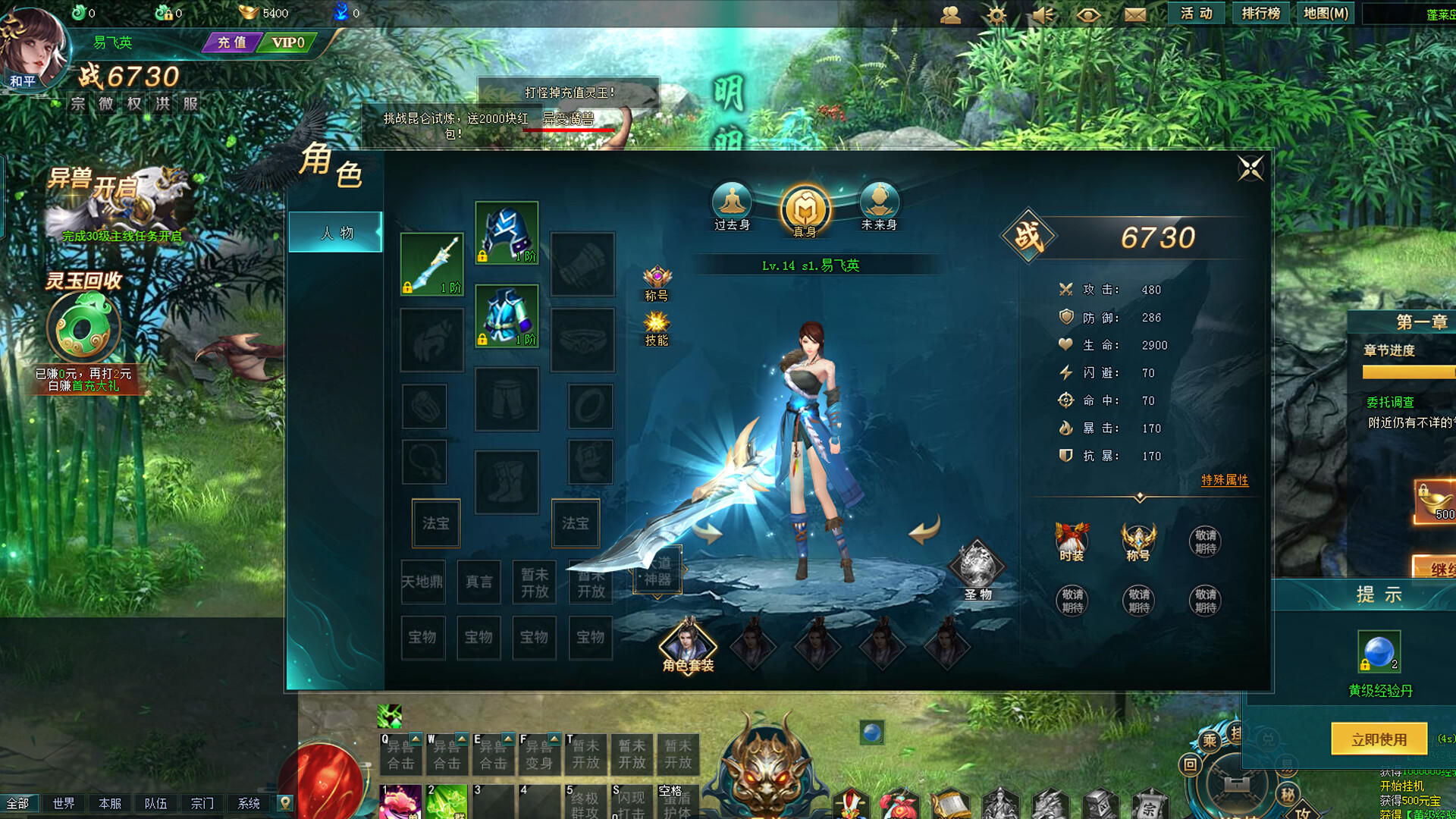Switch to the 世界 chat tab

[64, 802]
